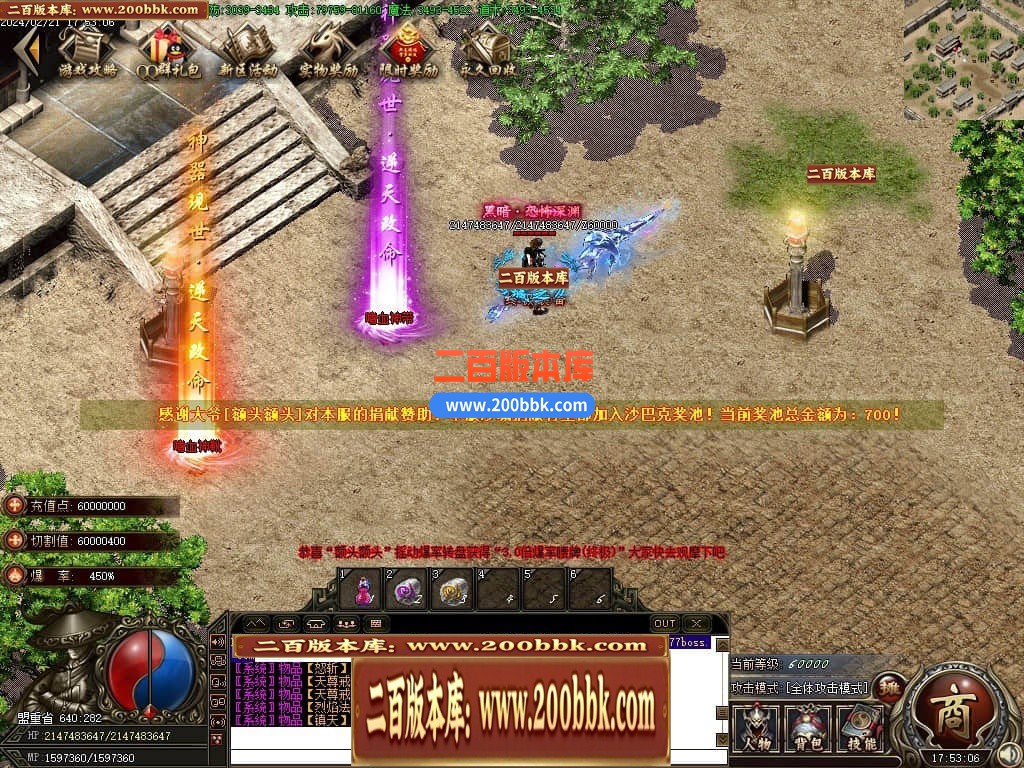The image size is (1024, 768).
Task: Click the OUT button above the chat
Action: (x=665, y=623)
